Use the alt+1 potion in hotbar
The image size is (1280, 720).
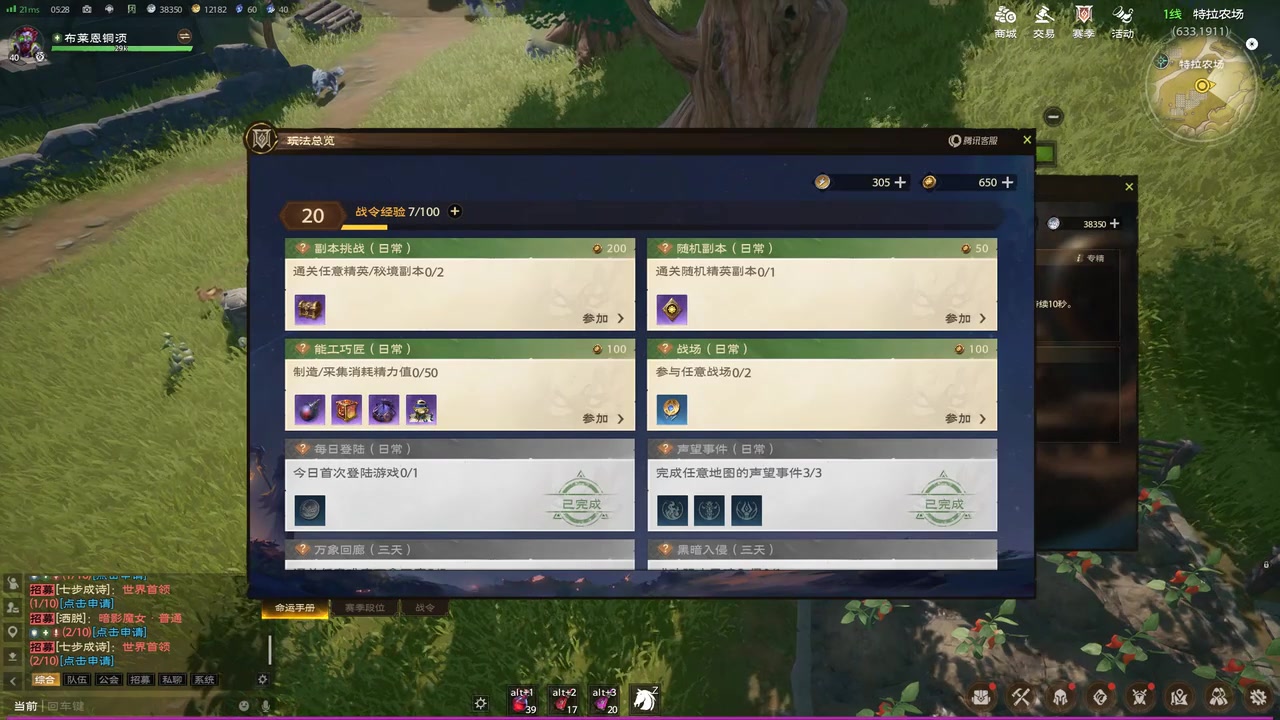[x=522, y=699]
